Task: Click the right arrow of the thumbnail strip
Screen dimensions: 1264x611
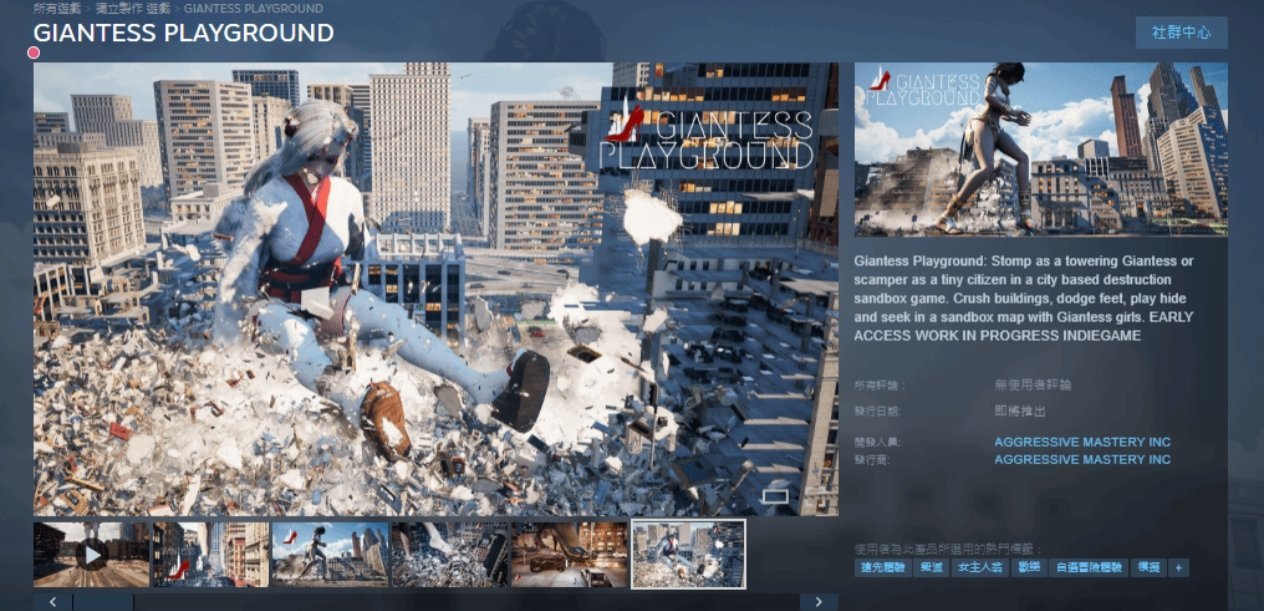Action: 818,601
